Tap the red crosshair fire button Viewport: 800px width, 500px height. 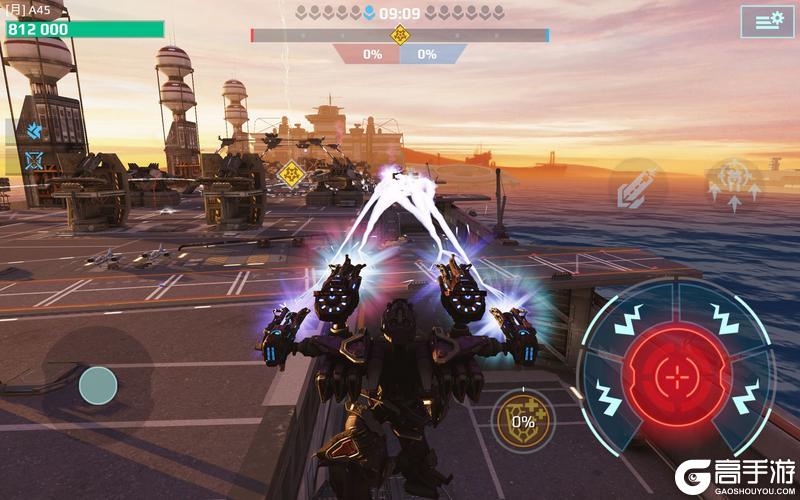(678, 378)
